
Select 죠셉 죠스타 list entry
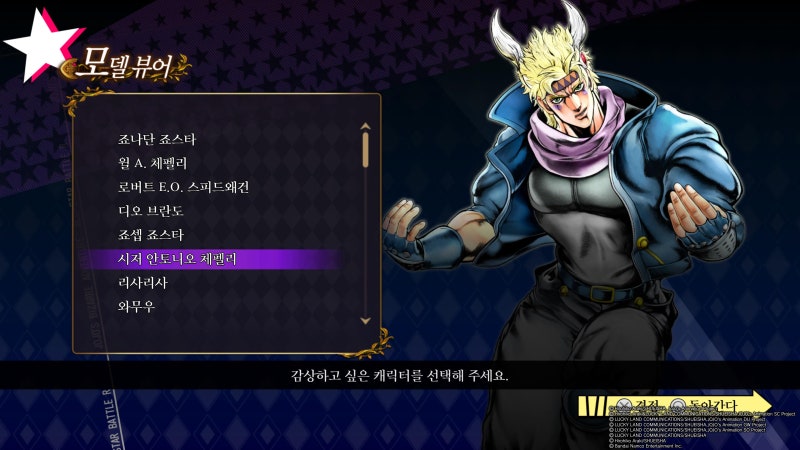pyautogui.click(x=151, y=235)
